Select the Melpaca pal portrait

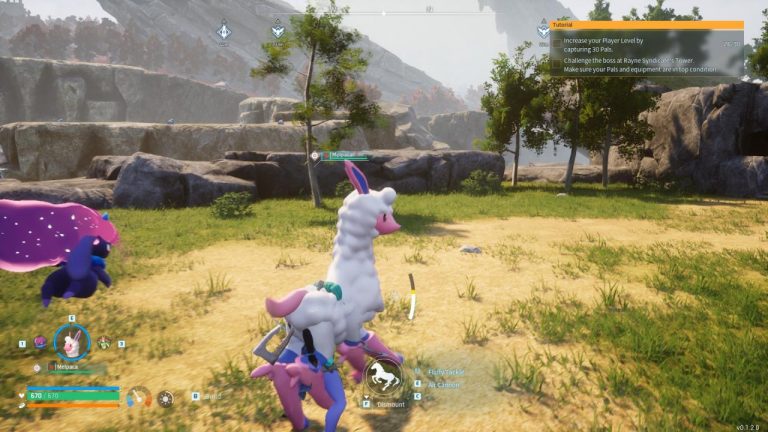click(71, 343)
